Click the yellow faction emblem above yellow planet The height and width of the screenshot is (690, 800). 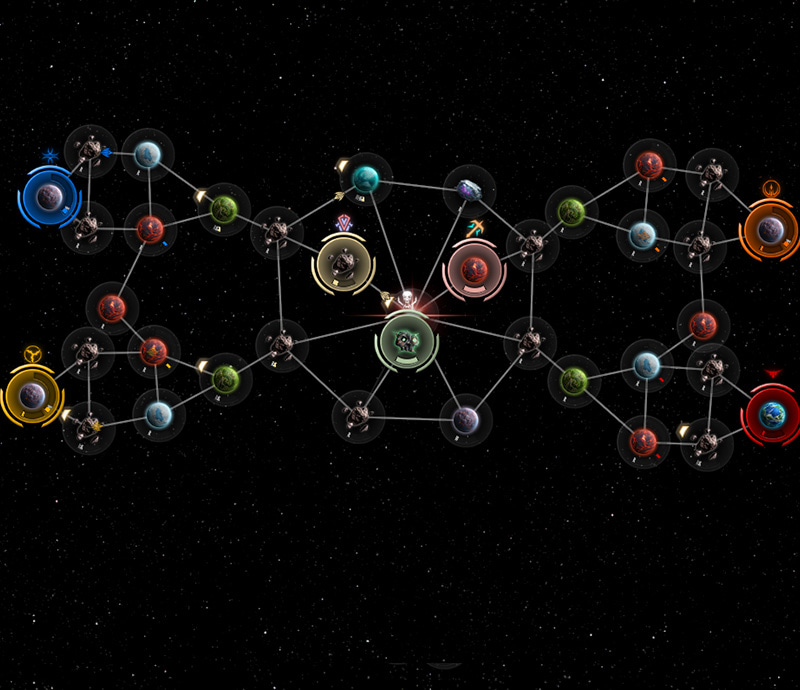pos(33,354)
